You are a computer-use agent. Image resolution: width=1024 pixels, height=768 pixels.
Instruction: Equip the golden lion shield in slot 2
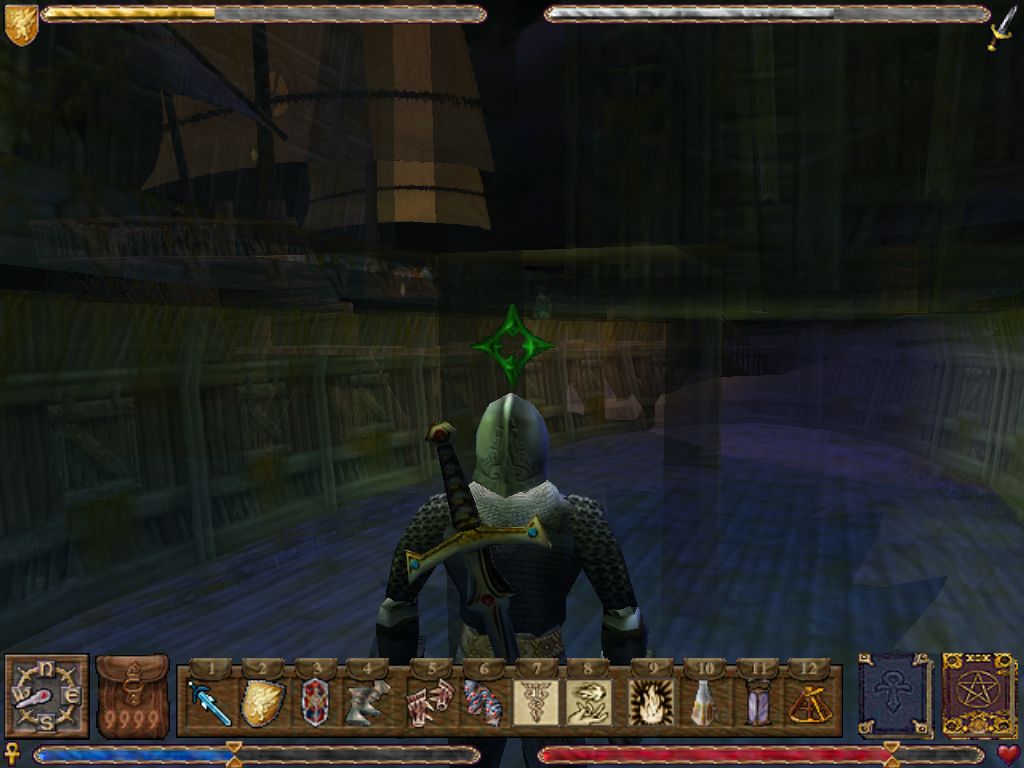click(260, 703)
